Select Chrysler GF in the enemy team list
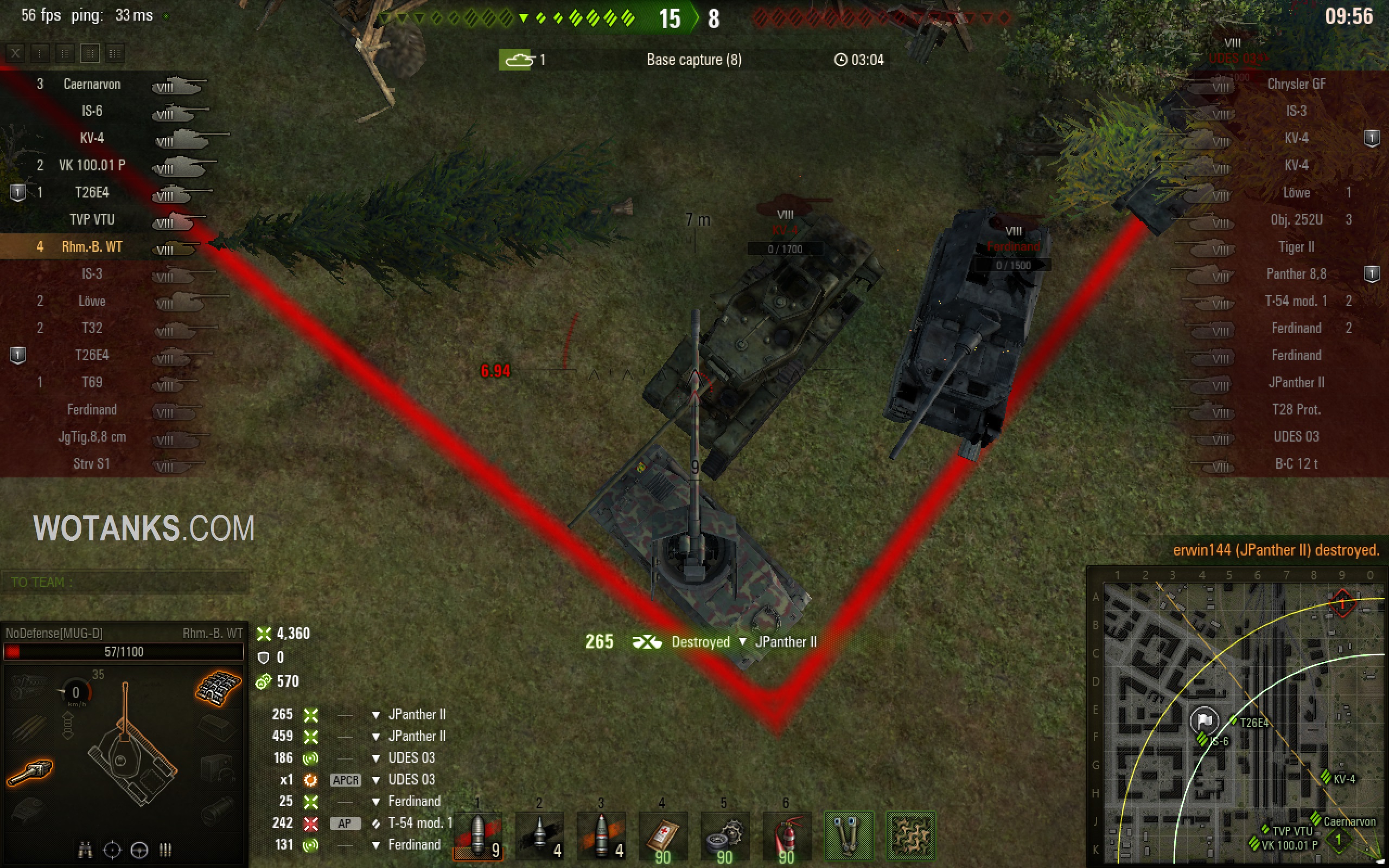Image resolution: width=1389 pixels, height=868 pixels. tap(1296, 85)
